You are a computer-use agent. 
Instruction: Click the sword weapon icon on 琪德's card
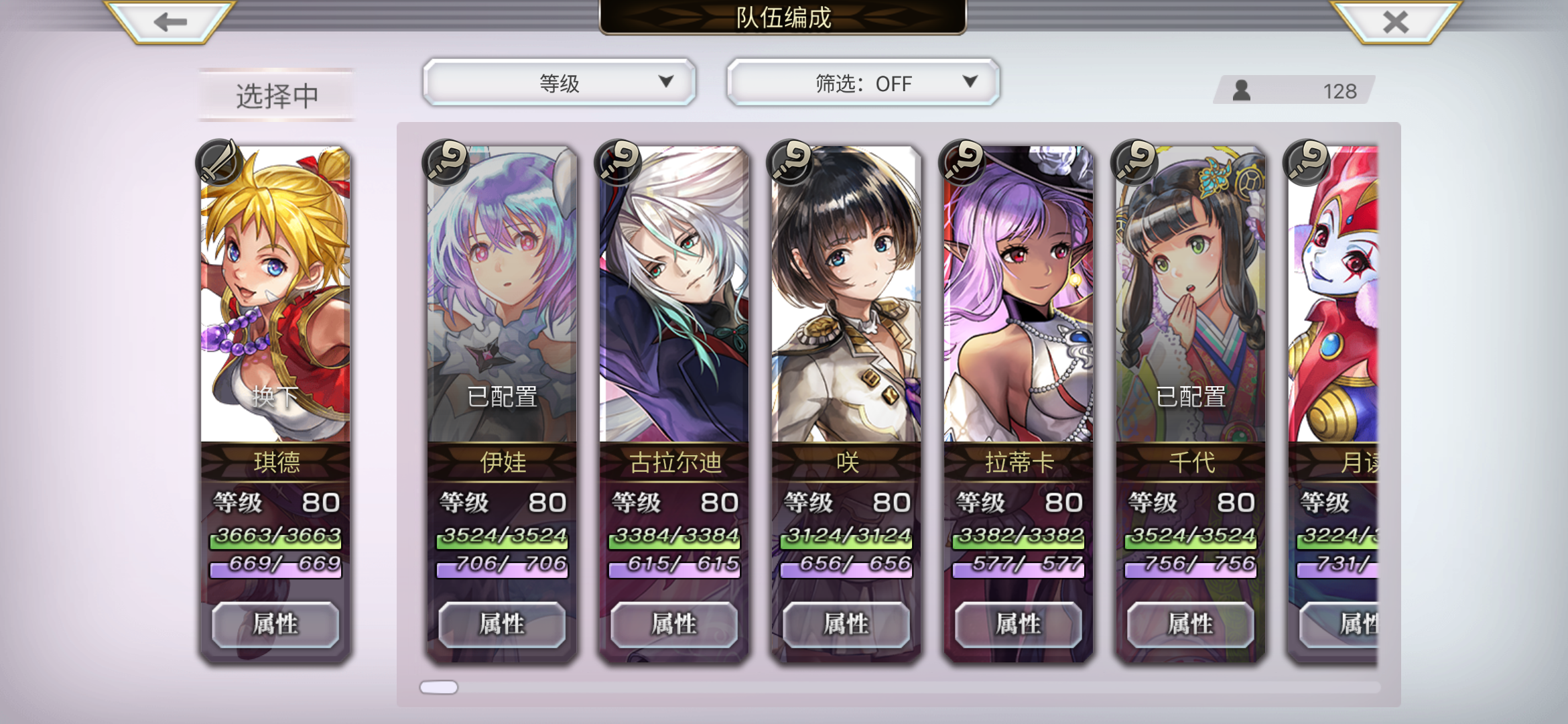click(221, 161)
